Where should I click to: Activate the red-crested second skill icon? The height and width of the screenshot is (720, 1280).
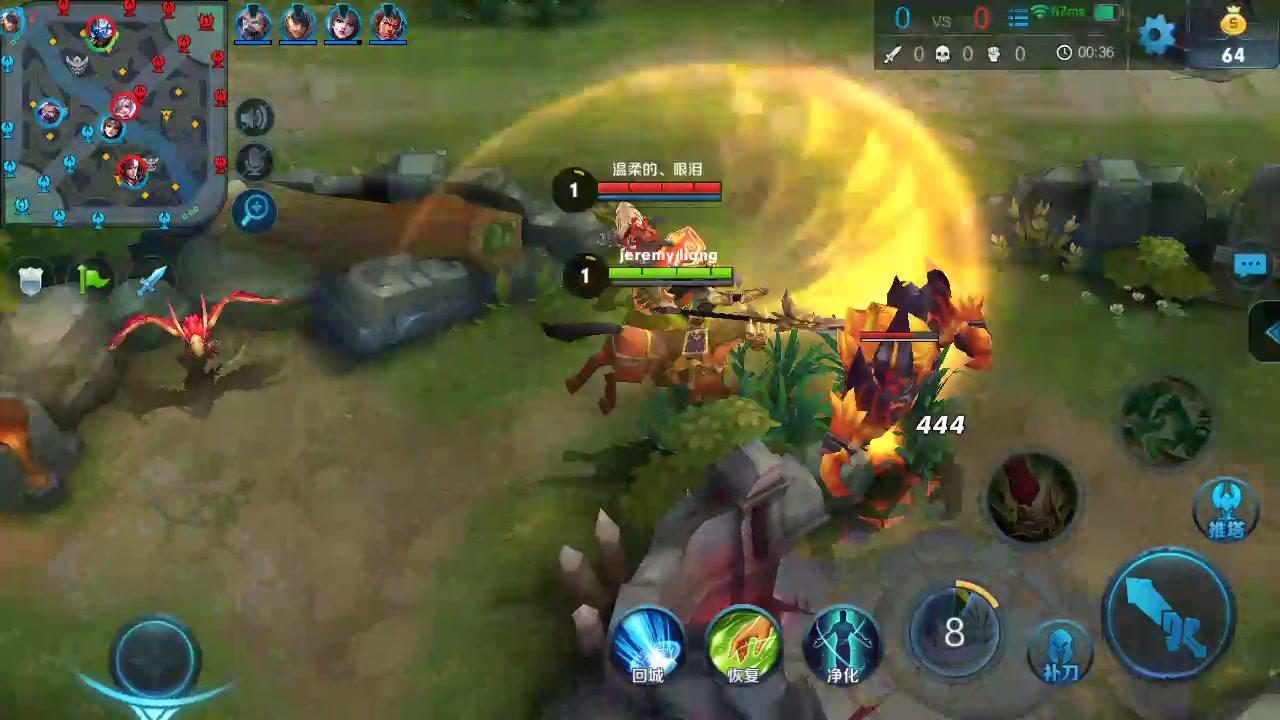click(x=1032, y=496)
